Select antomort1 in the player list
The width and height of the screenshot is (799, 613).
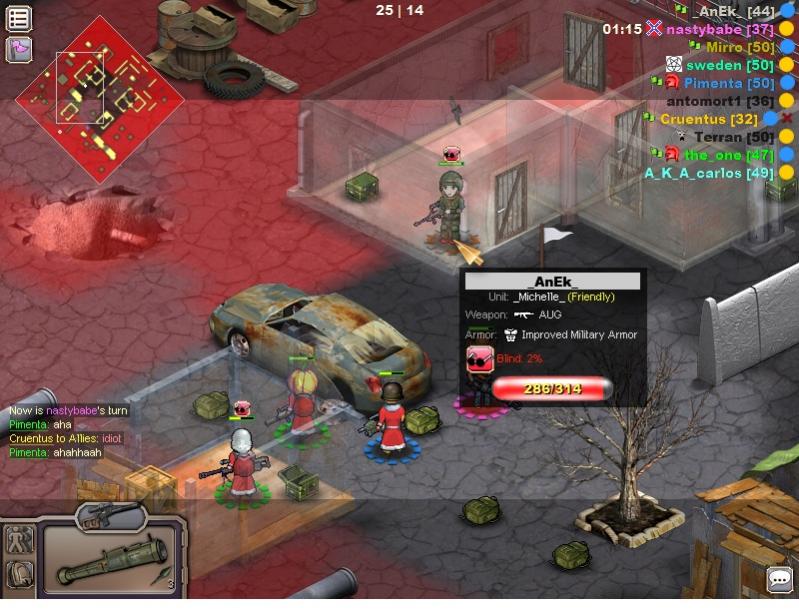coord(720,101)
